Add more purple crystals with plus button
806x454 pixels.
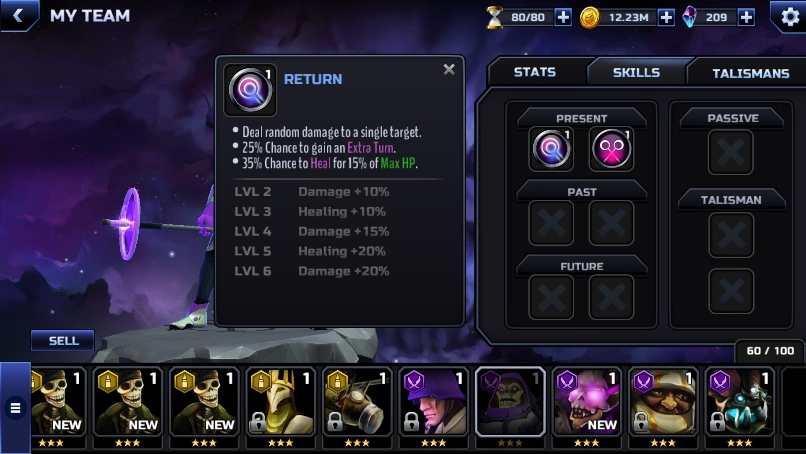(746, 17)
